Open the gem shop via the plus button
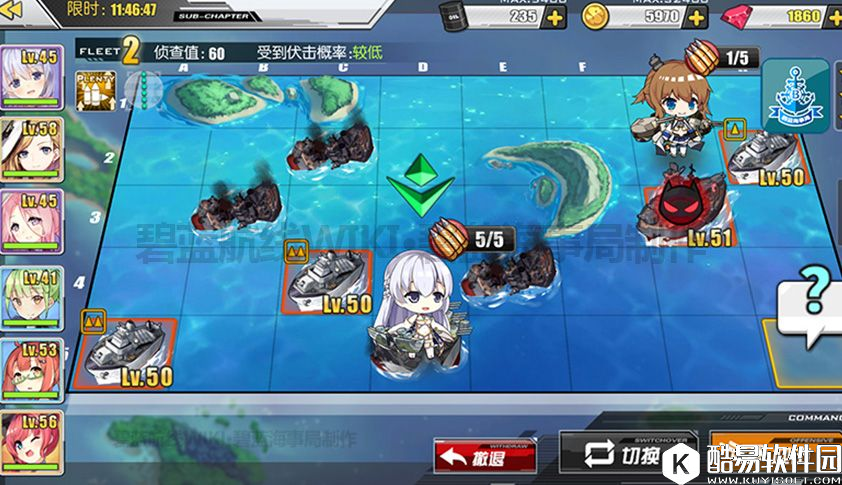Screen dimensions: 842x485 833,17
